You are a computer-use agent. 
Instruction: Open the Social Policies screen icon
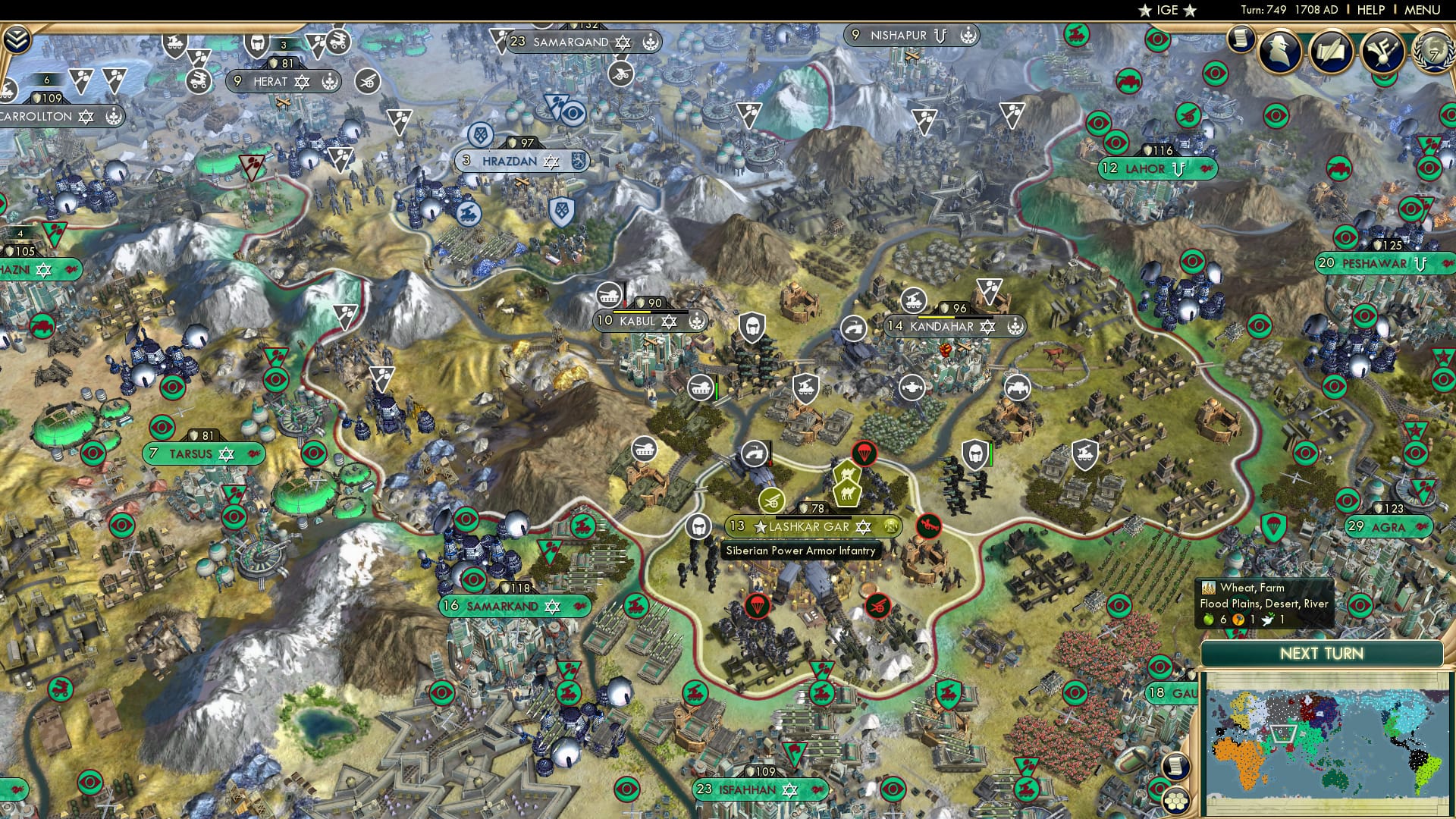(1332, 49)
